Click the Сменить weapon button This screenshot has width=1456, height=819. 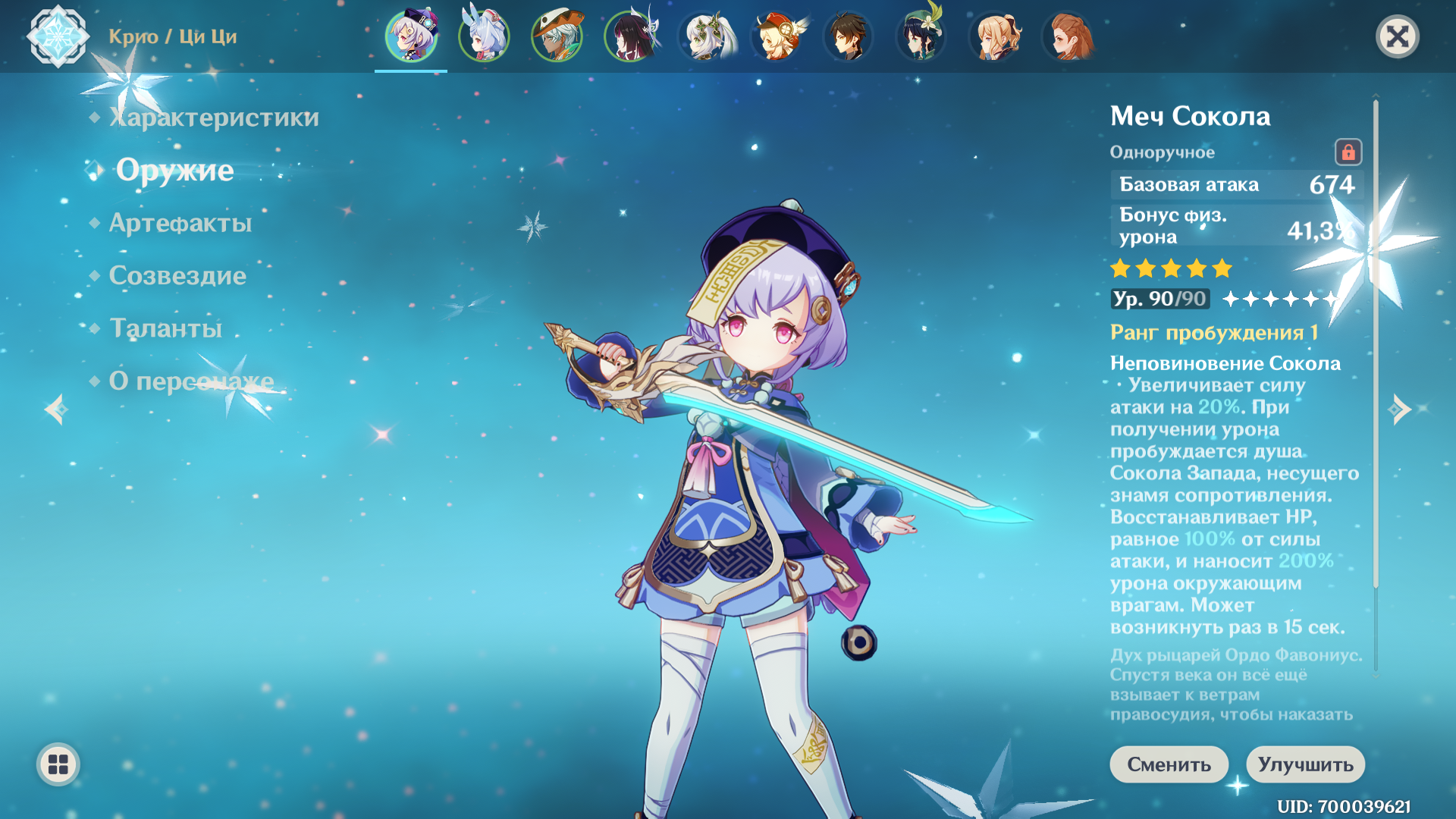click(1169, 764)
